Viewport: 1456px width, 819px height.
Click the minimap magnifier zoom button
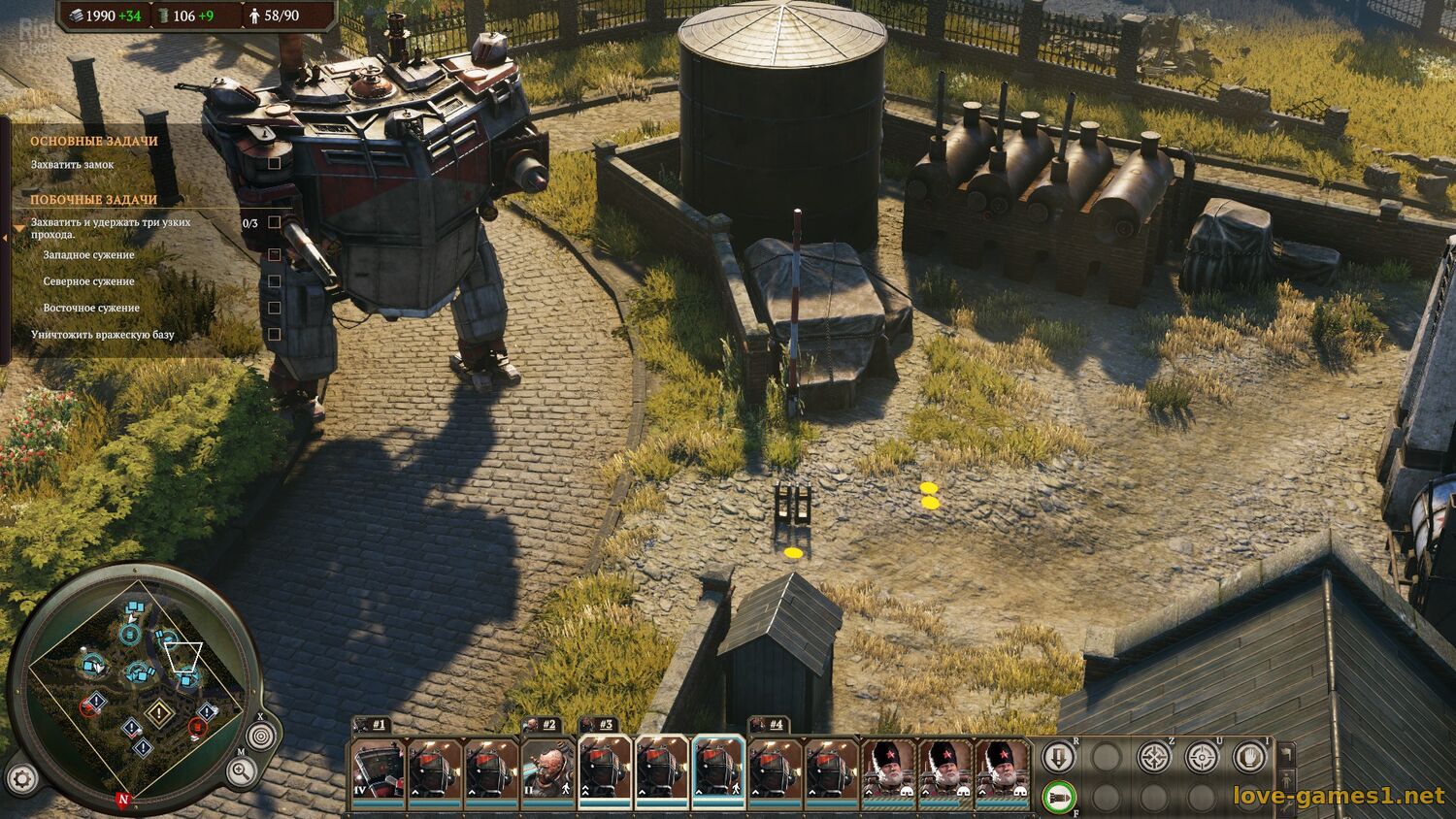(x=239, y=772)
